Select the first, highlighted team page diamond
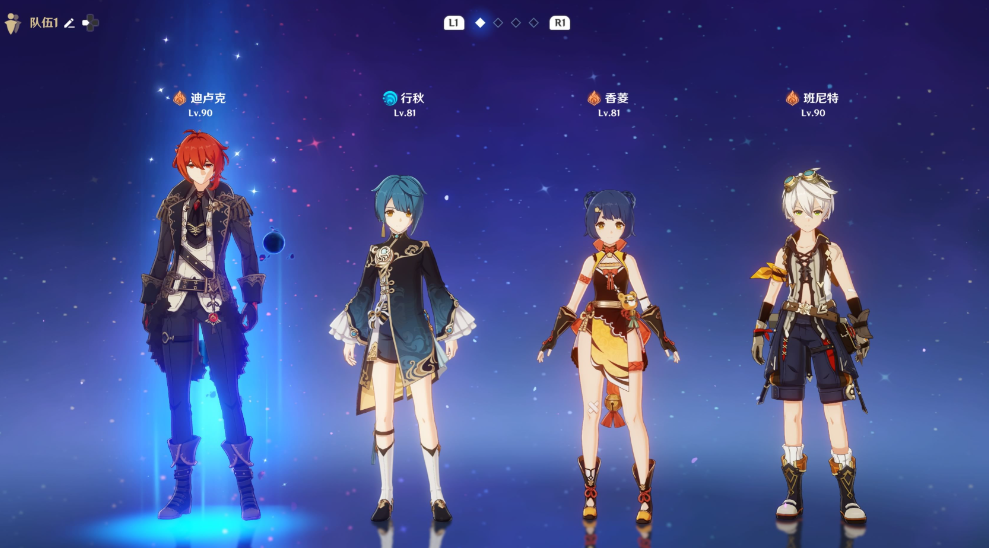 tap(480, 22)
